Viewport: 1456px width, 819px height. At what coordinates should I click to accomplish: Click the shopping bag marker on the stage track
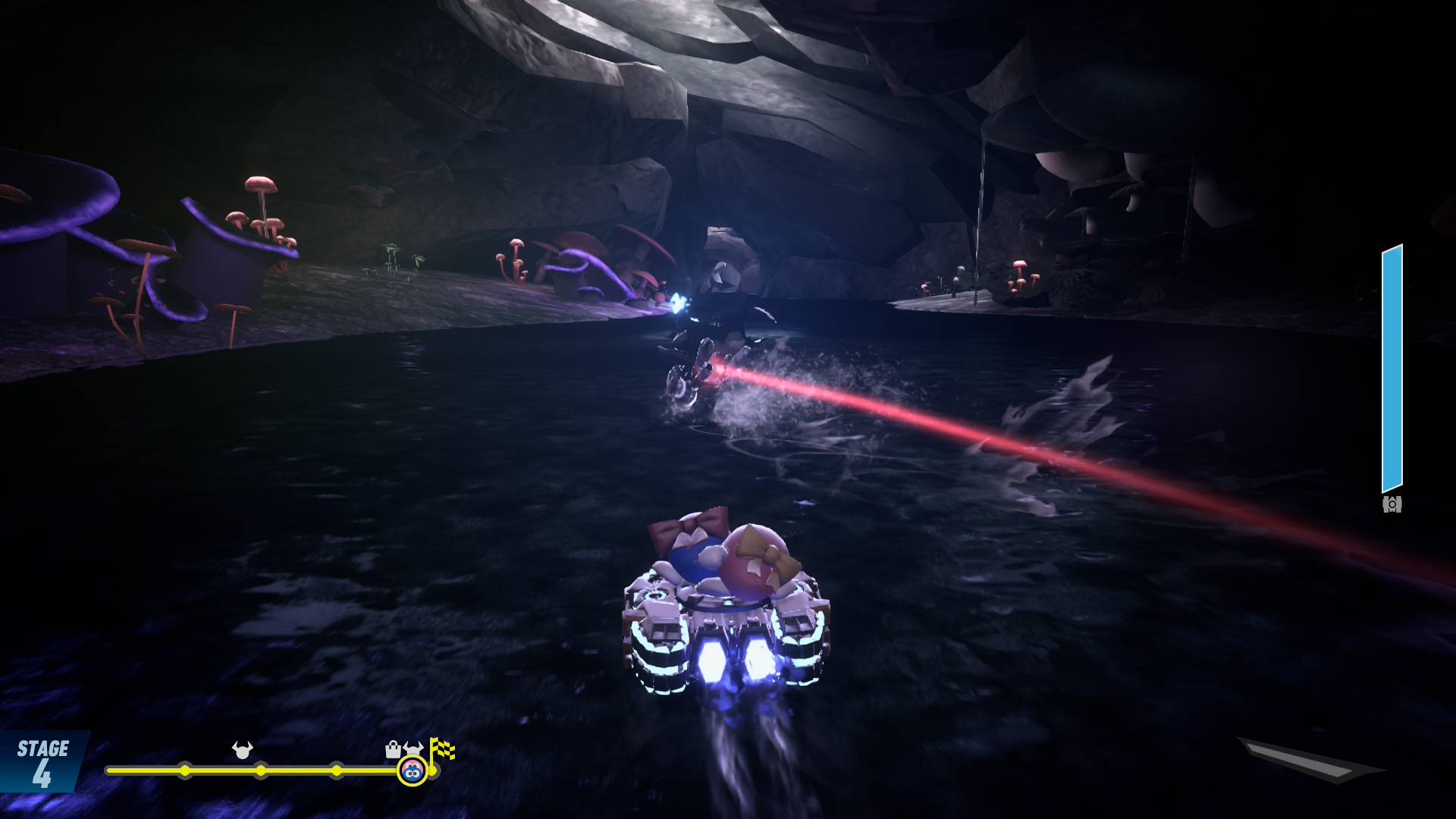[x=393, y=750]
